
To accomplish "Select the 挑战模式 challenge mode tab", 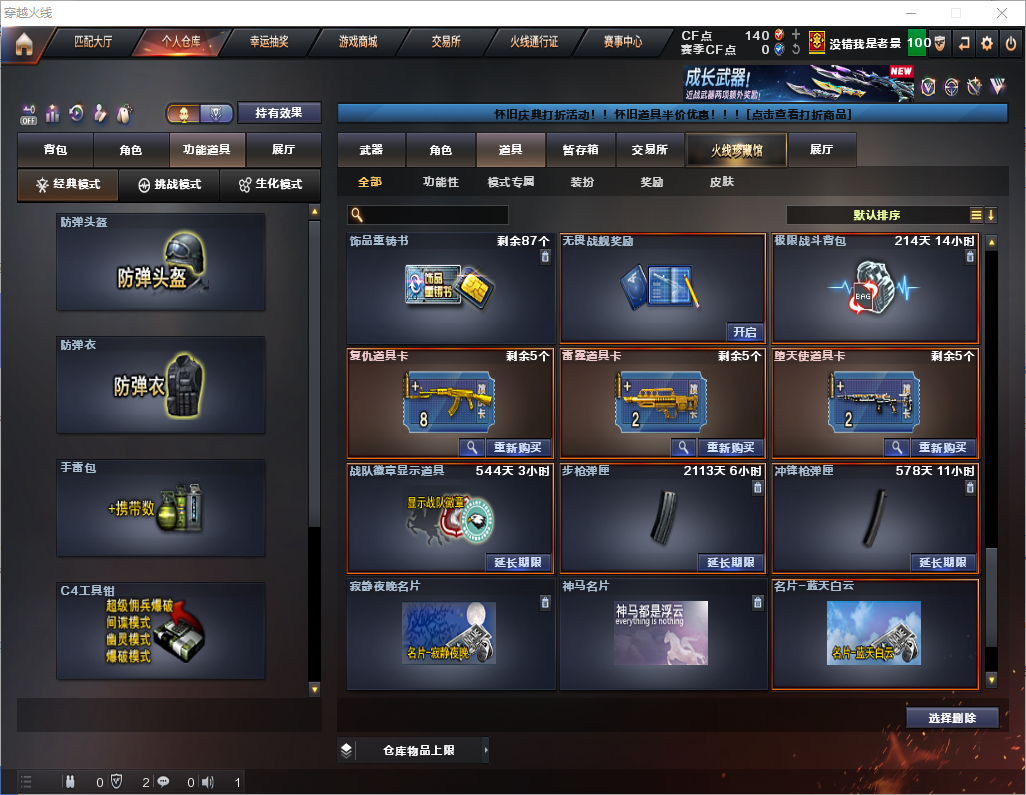I will pyautogui.click(x=169, y=185).
